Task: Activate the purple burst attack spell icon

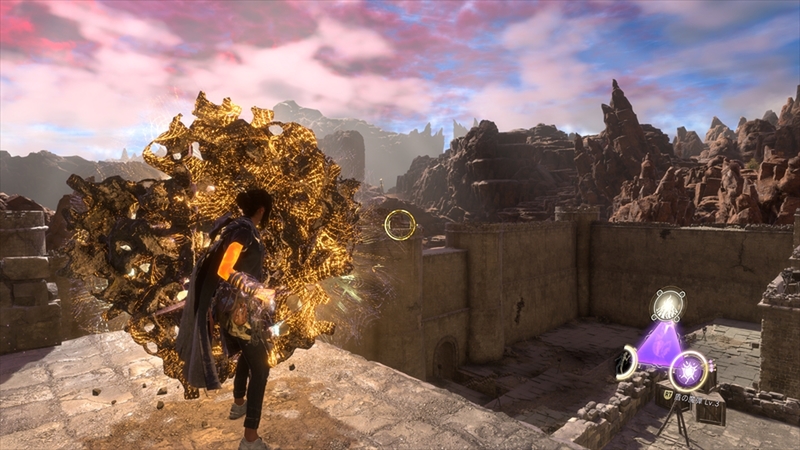Action: (x=688, y=370)
